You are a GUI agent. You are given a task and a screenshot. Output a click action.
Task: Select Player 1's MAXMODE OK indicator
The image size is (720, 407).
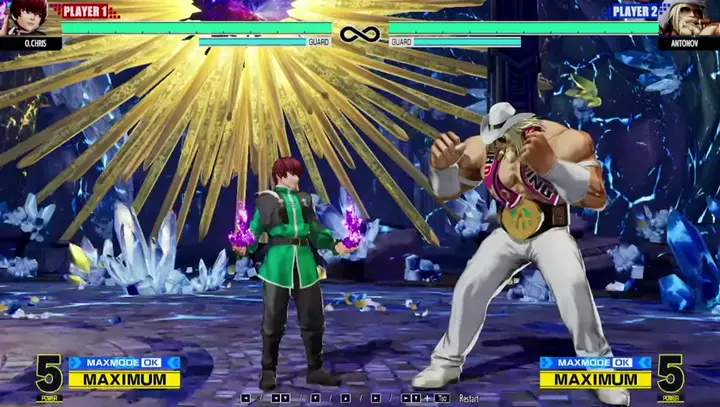(x=124, y=363)
